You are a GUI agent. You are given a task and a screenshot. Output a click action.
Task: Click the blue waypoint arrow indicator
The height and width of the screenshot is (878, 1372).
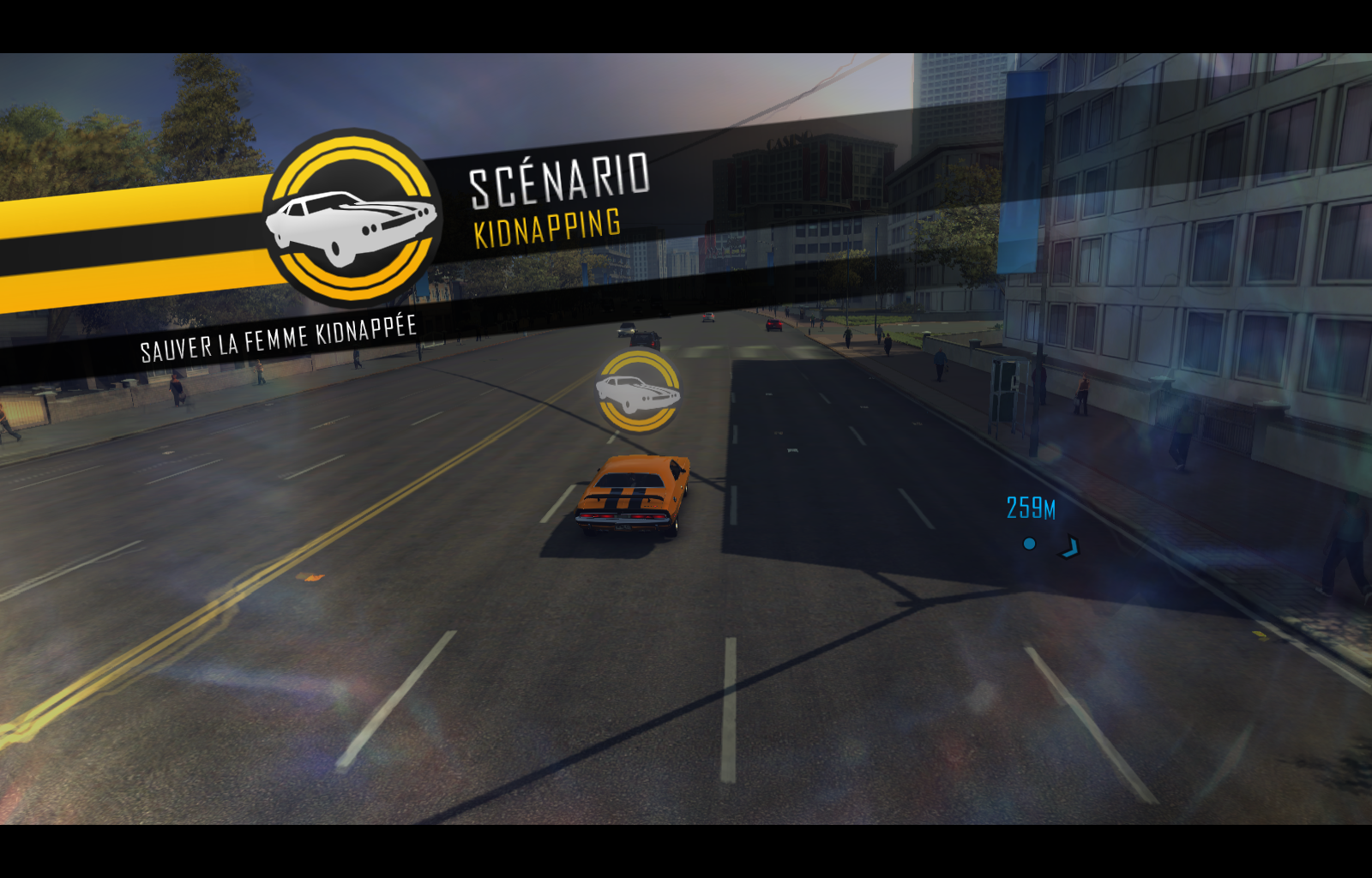(1069, 547)
